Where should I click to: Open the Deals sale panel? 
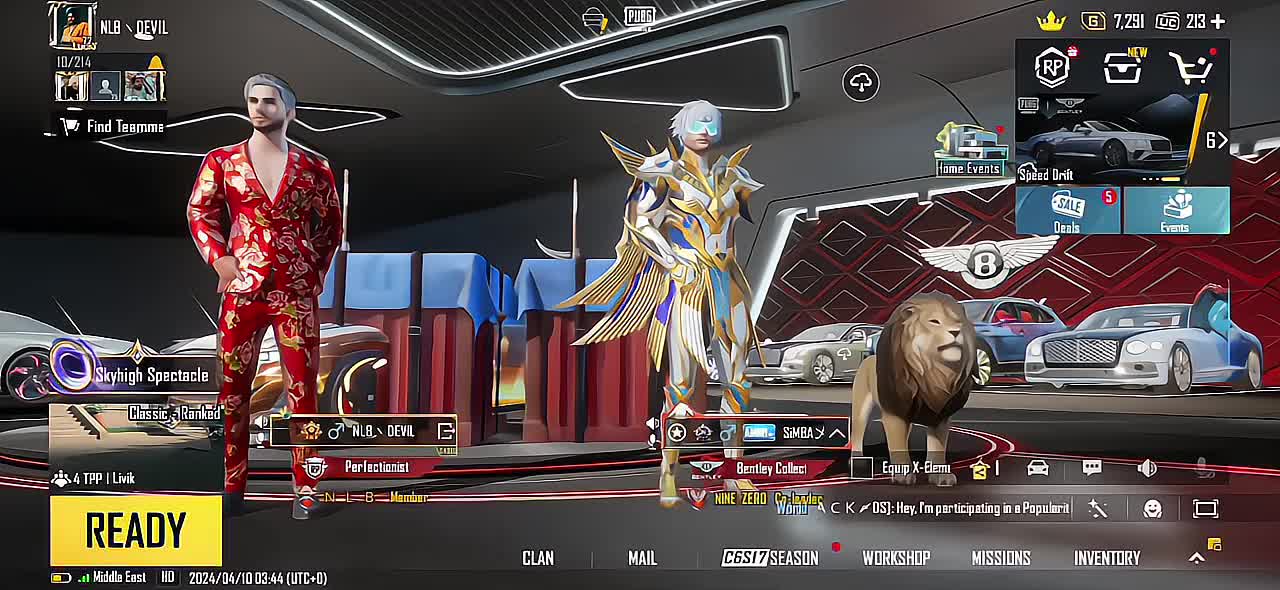(1067, 210)
